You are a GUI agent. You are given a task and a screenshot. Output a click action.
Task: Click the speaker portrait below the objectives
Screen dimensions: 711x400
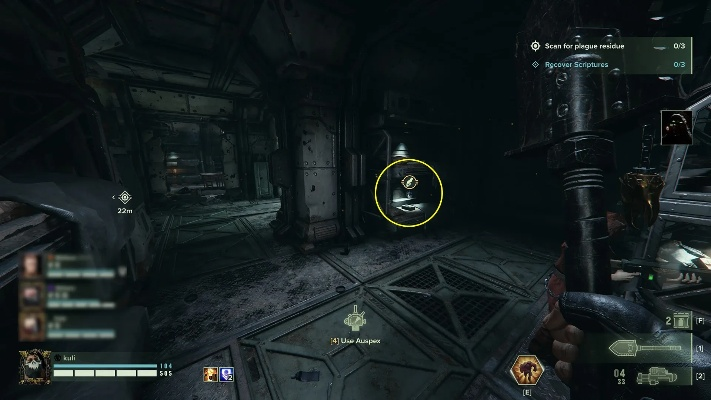coord(676,126)
